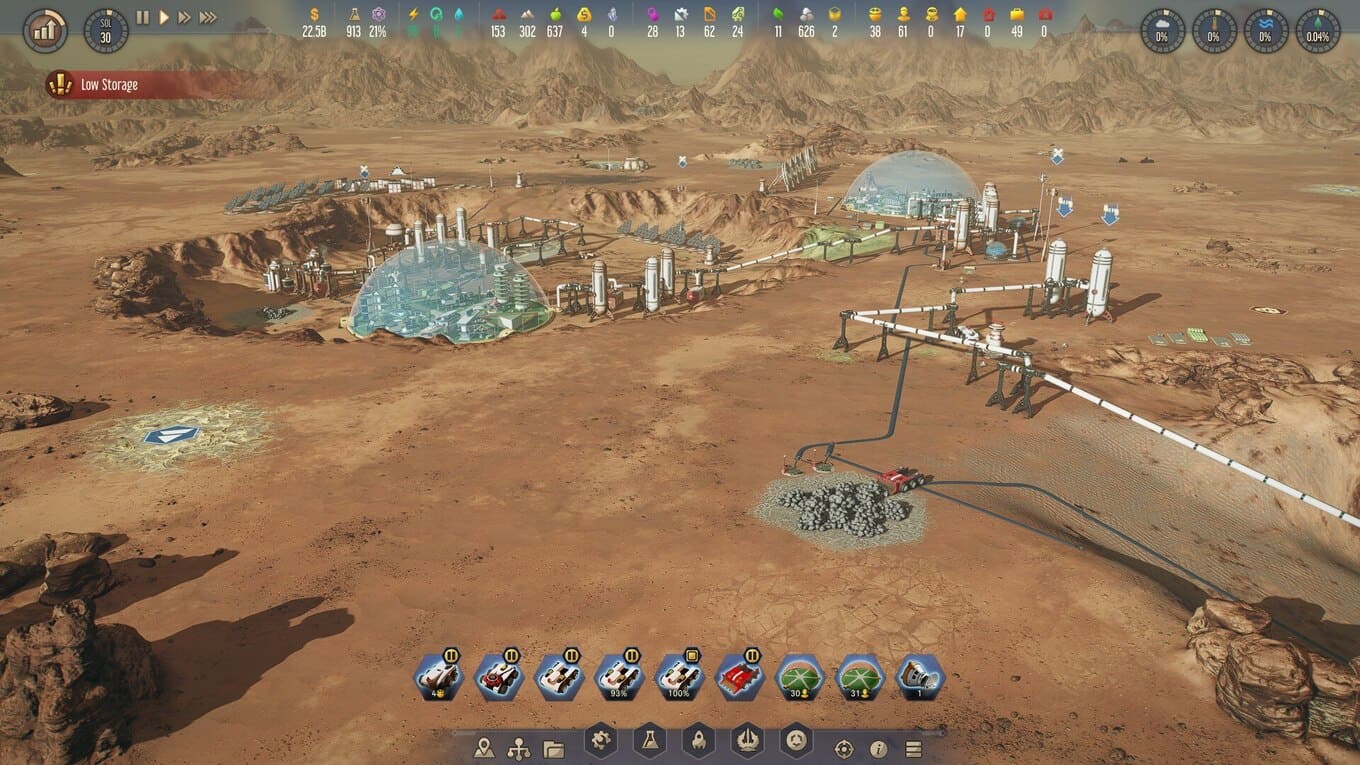Pause the game speed
This screenshot has height=765, width=1360.
click(142, 17)
